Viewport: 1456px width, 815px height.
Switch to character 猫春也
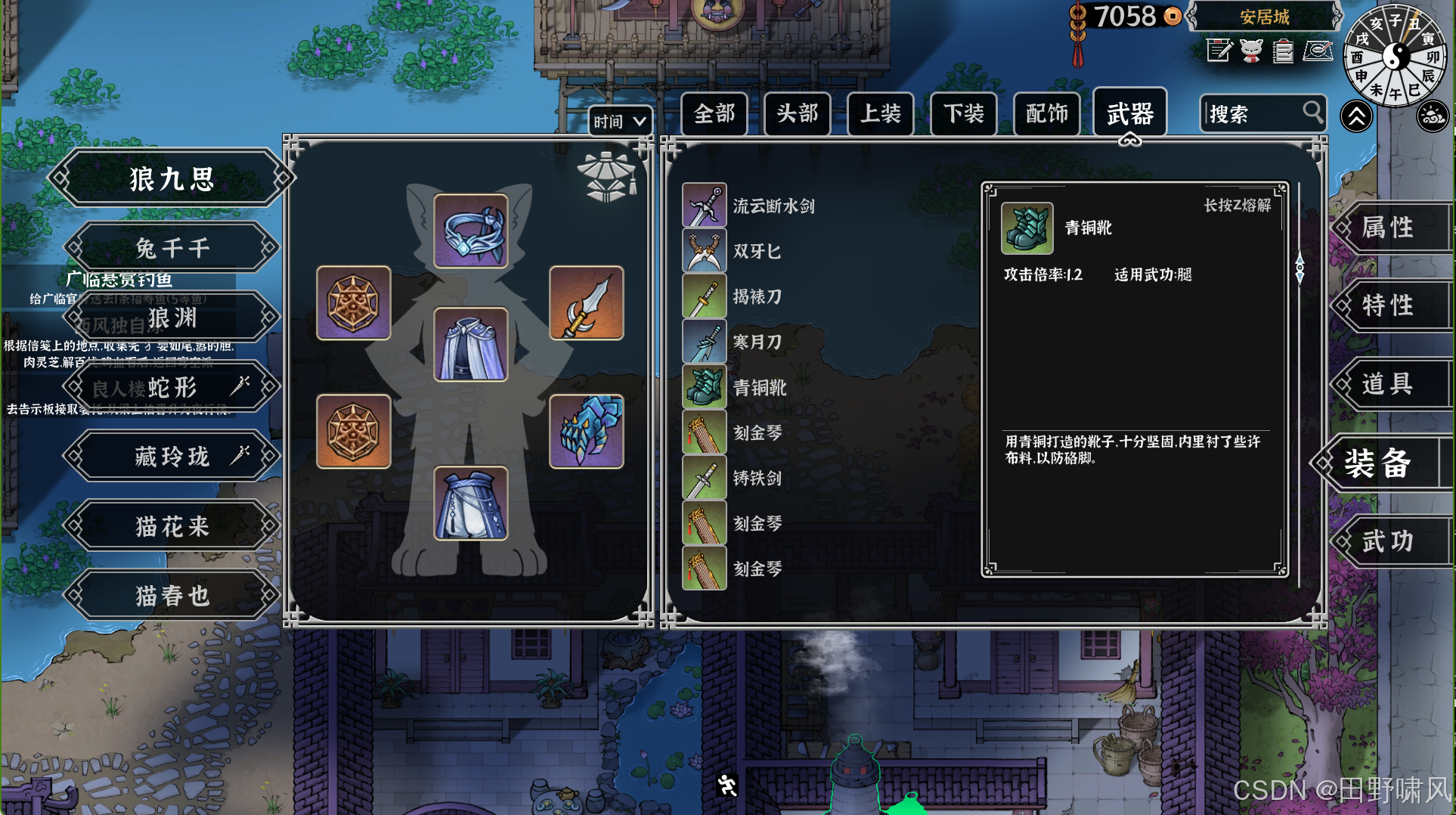click(x=172, y=596)
